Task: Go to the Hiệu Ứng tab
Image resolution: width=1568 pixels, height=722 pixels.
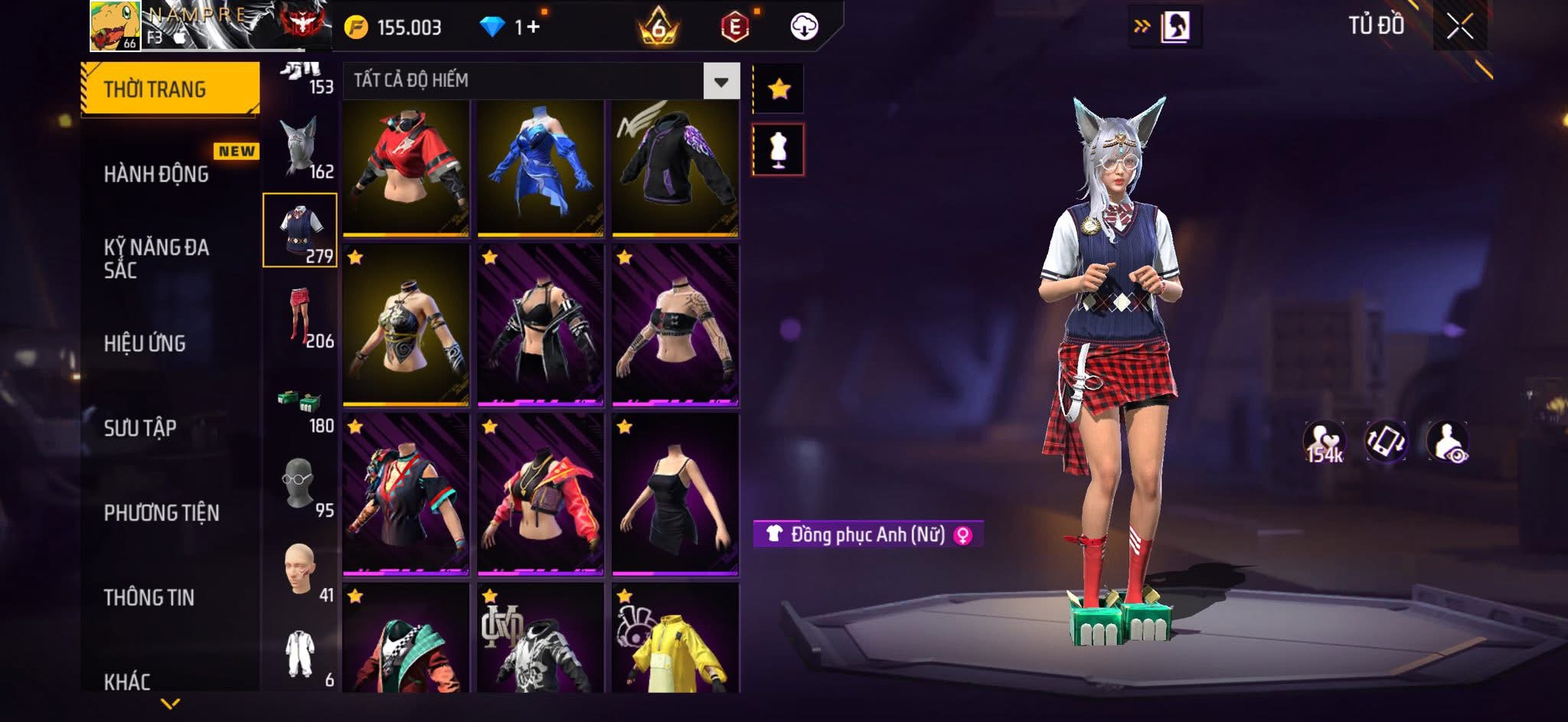Action: [x=145, y=344]
